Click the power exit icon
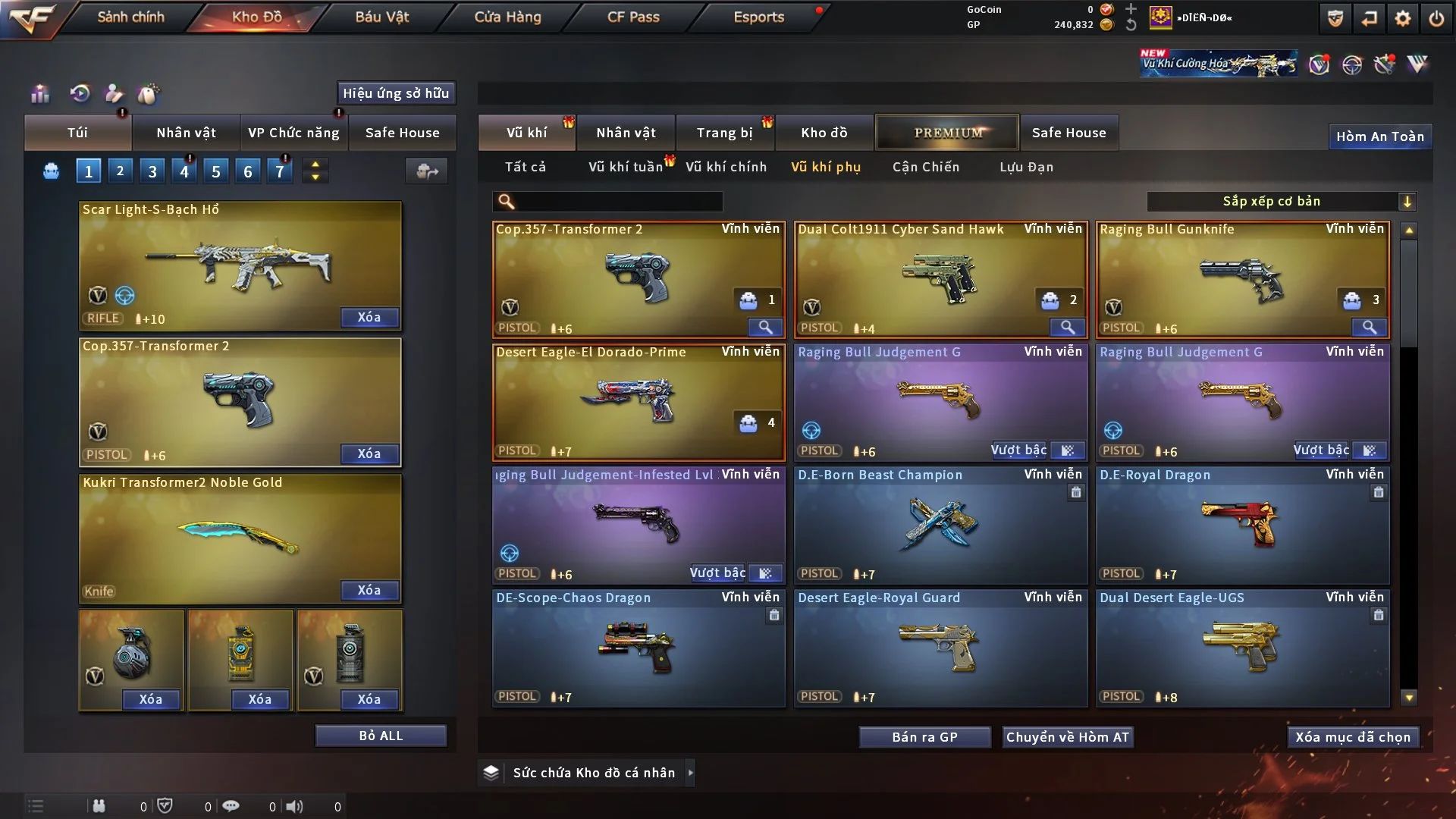The width and height of the screenshot is (1456, 819). coord(1436,18)
